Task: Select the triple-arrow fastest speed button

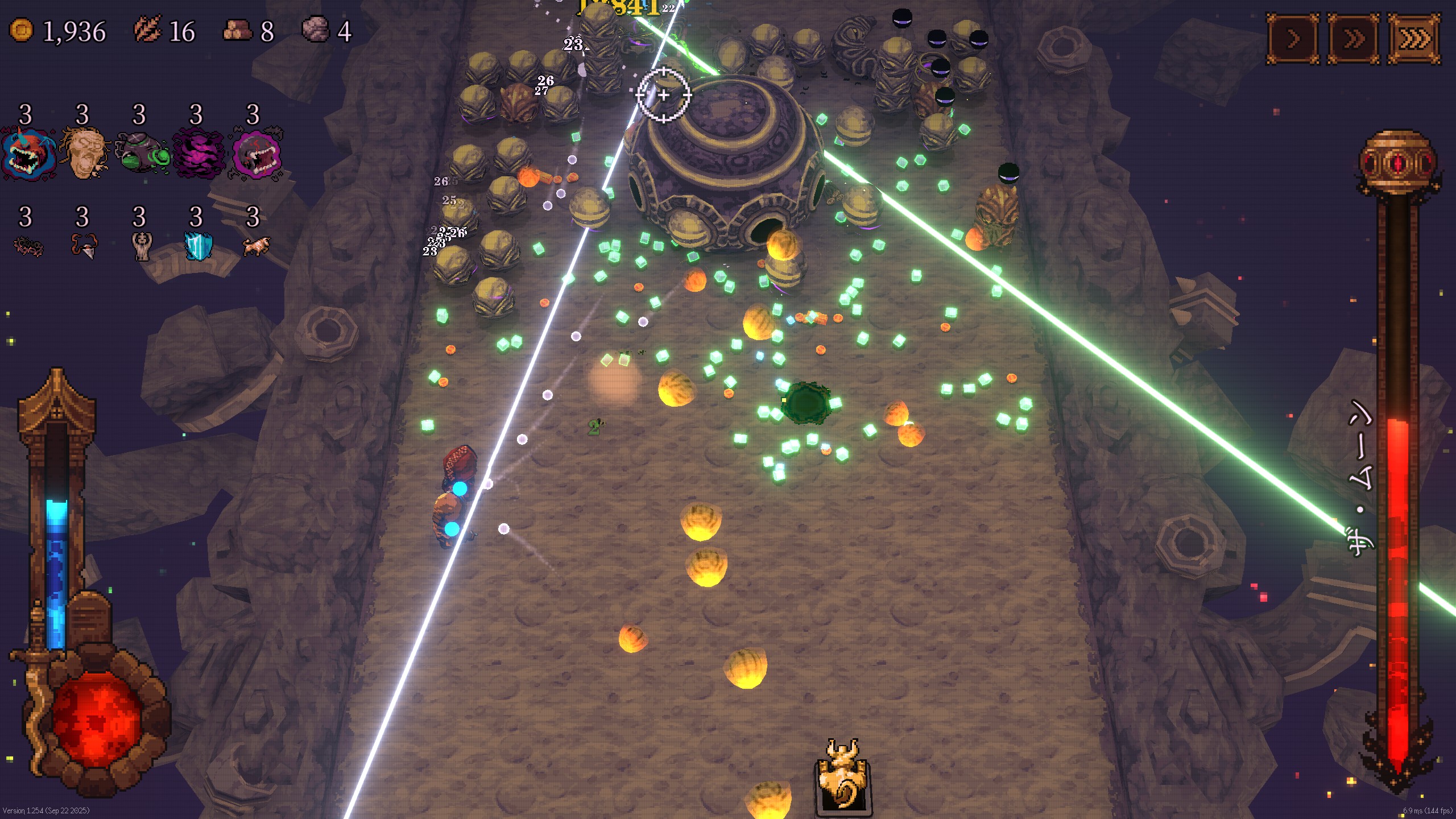Action: point(1414,39)
